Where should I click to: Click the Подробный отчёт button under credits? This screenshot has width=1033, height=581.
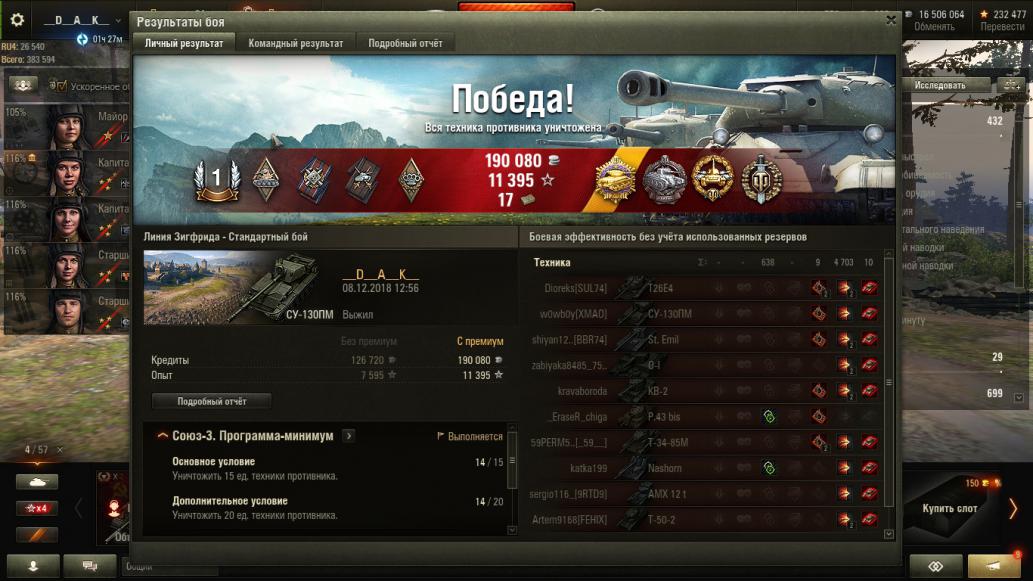[211, 401]
